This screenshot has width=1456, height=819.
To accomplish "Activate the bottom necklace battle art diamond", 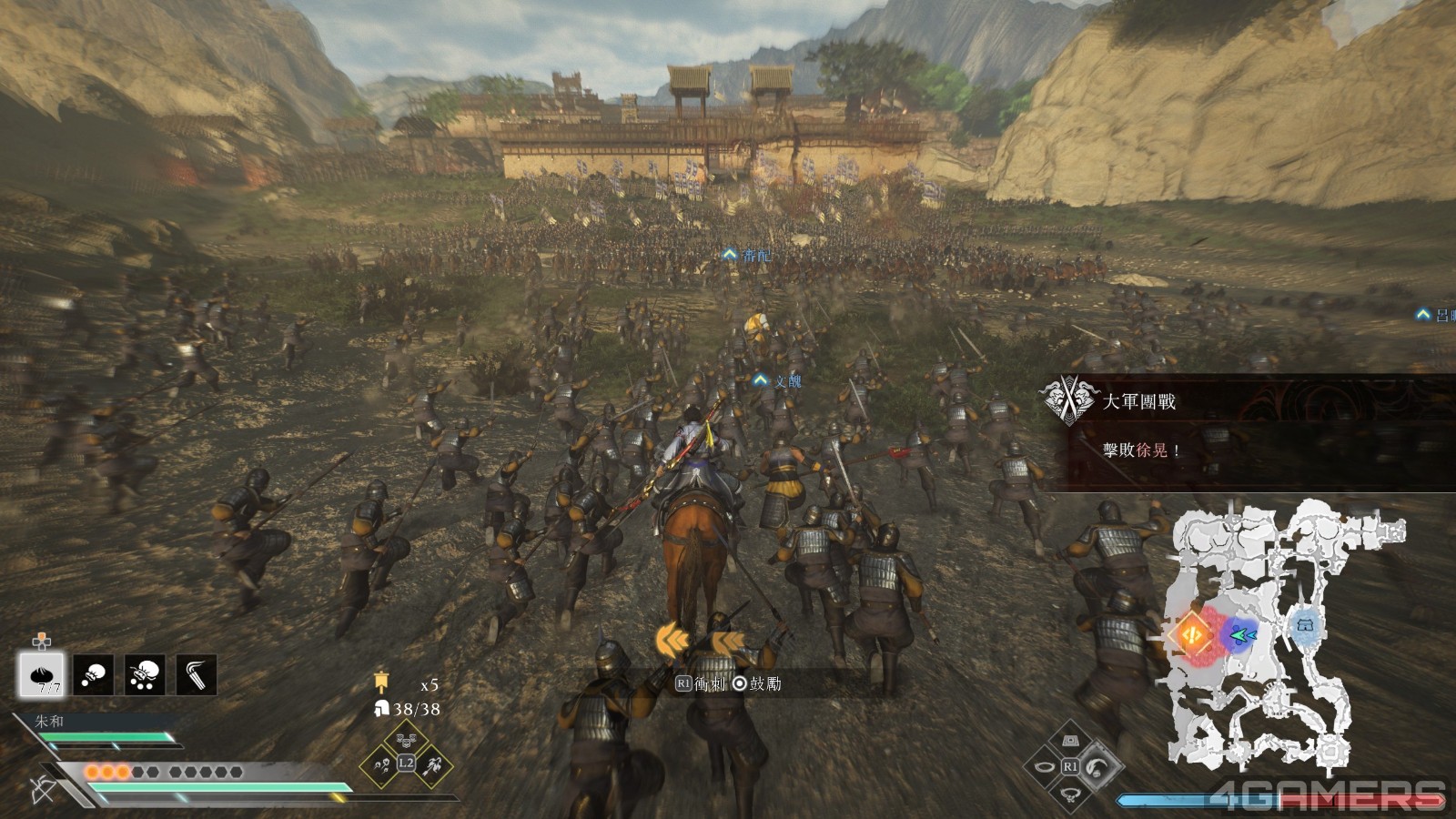I will pos(1071,792).
